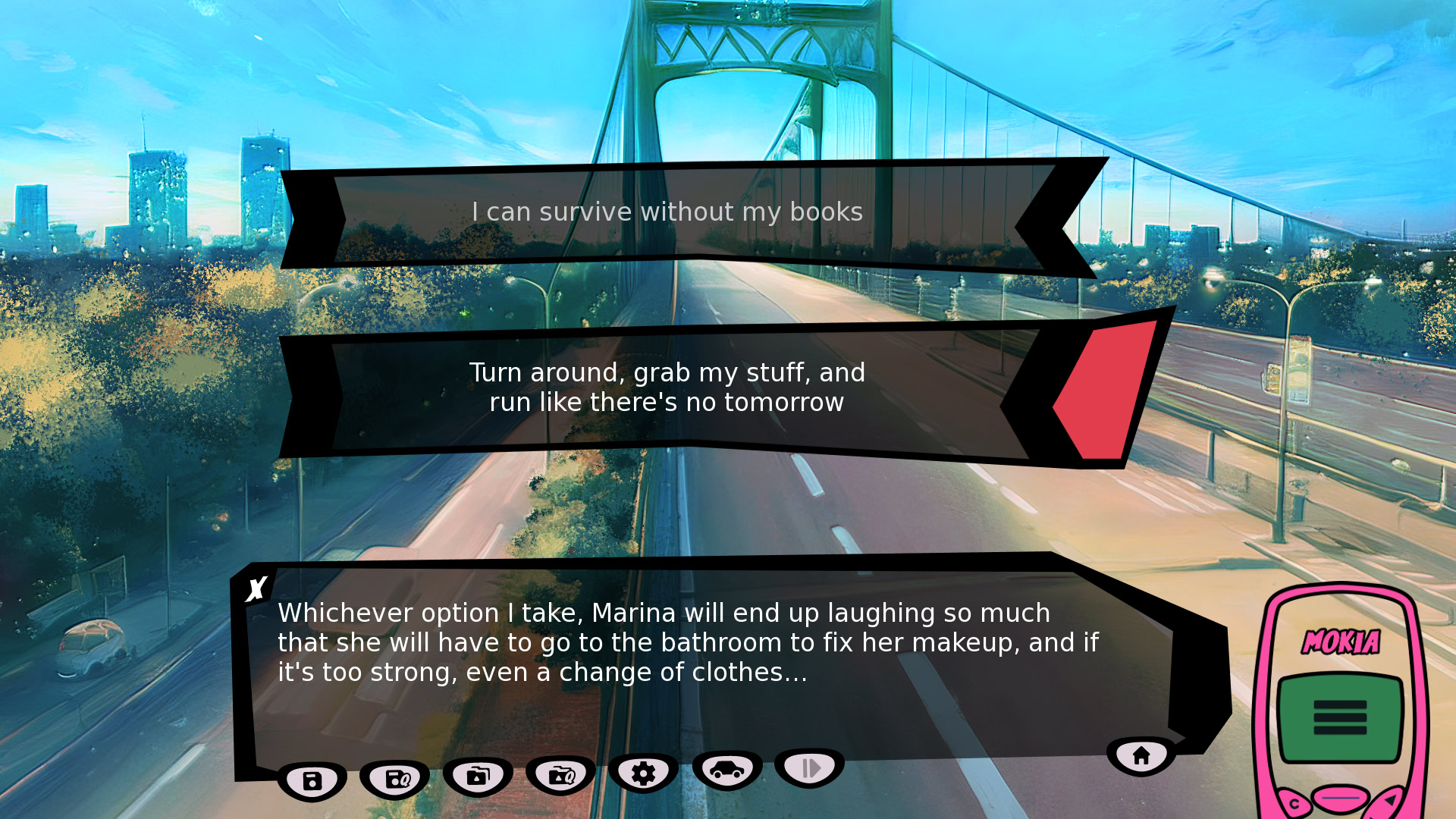Return to main menu via home icon
This screenshot has width=1456, height=819.
tap(1141, 755)
